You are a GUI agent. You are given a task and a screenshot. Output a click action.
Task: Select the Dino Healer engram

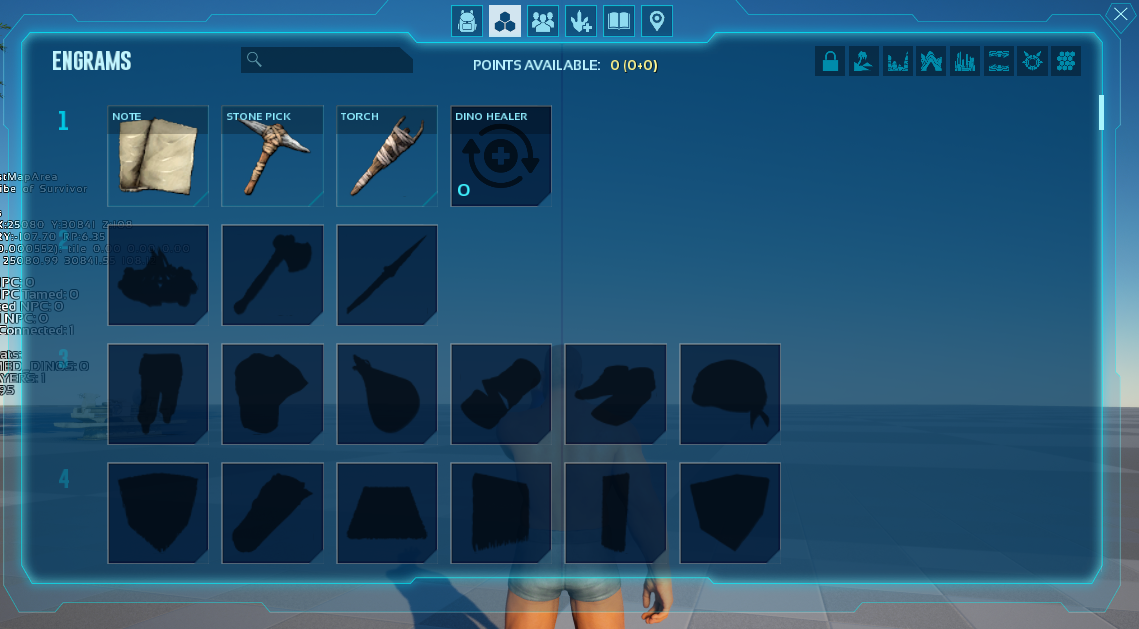tap(501, 156)
